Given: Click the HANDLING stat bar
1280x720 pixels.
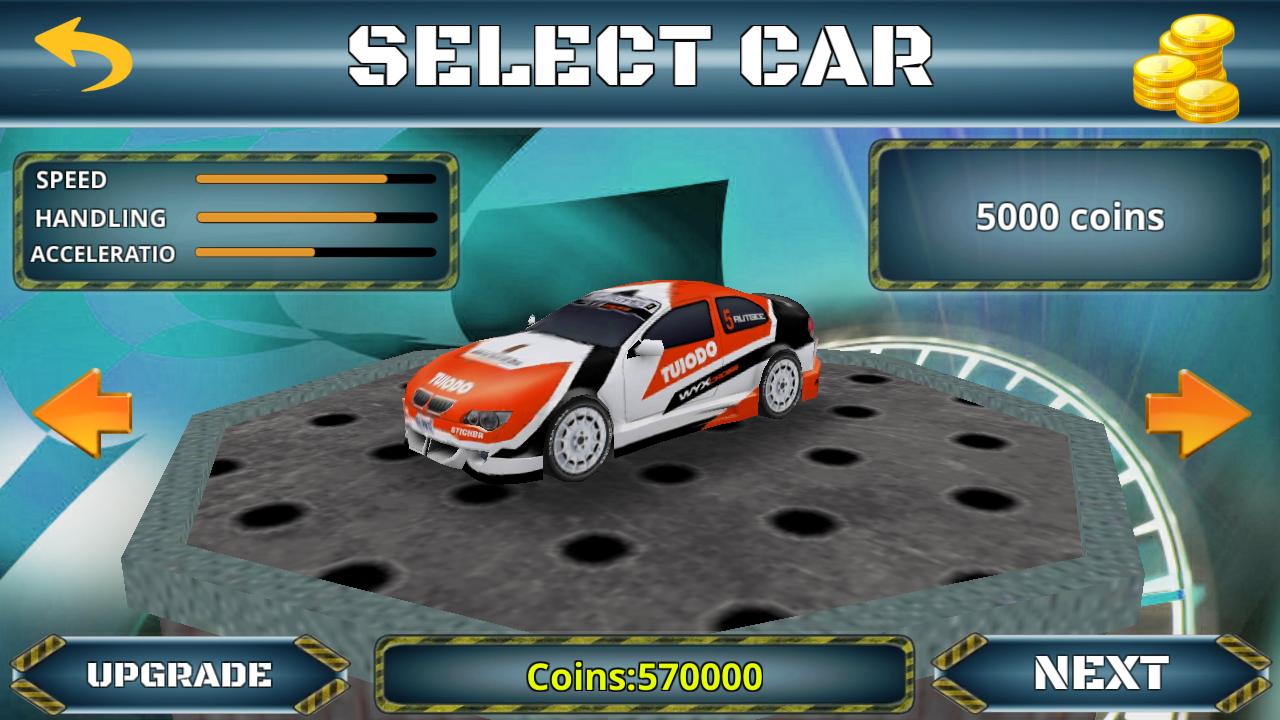Looking at the screenshot, I should click(x=310, y=217).
